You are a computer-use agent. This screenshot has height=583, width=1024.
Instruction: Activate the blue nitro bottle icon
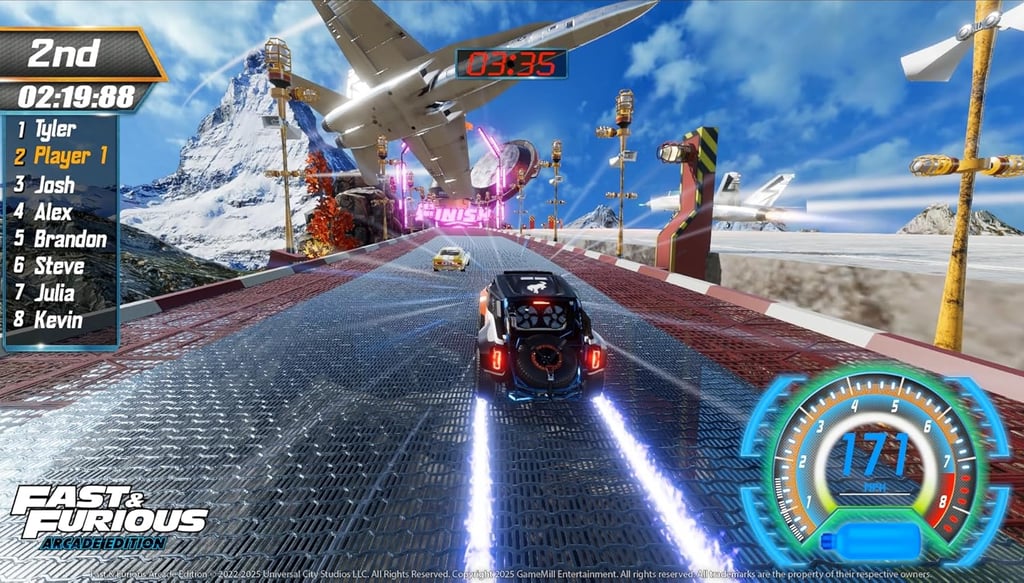870,543
